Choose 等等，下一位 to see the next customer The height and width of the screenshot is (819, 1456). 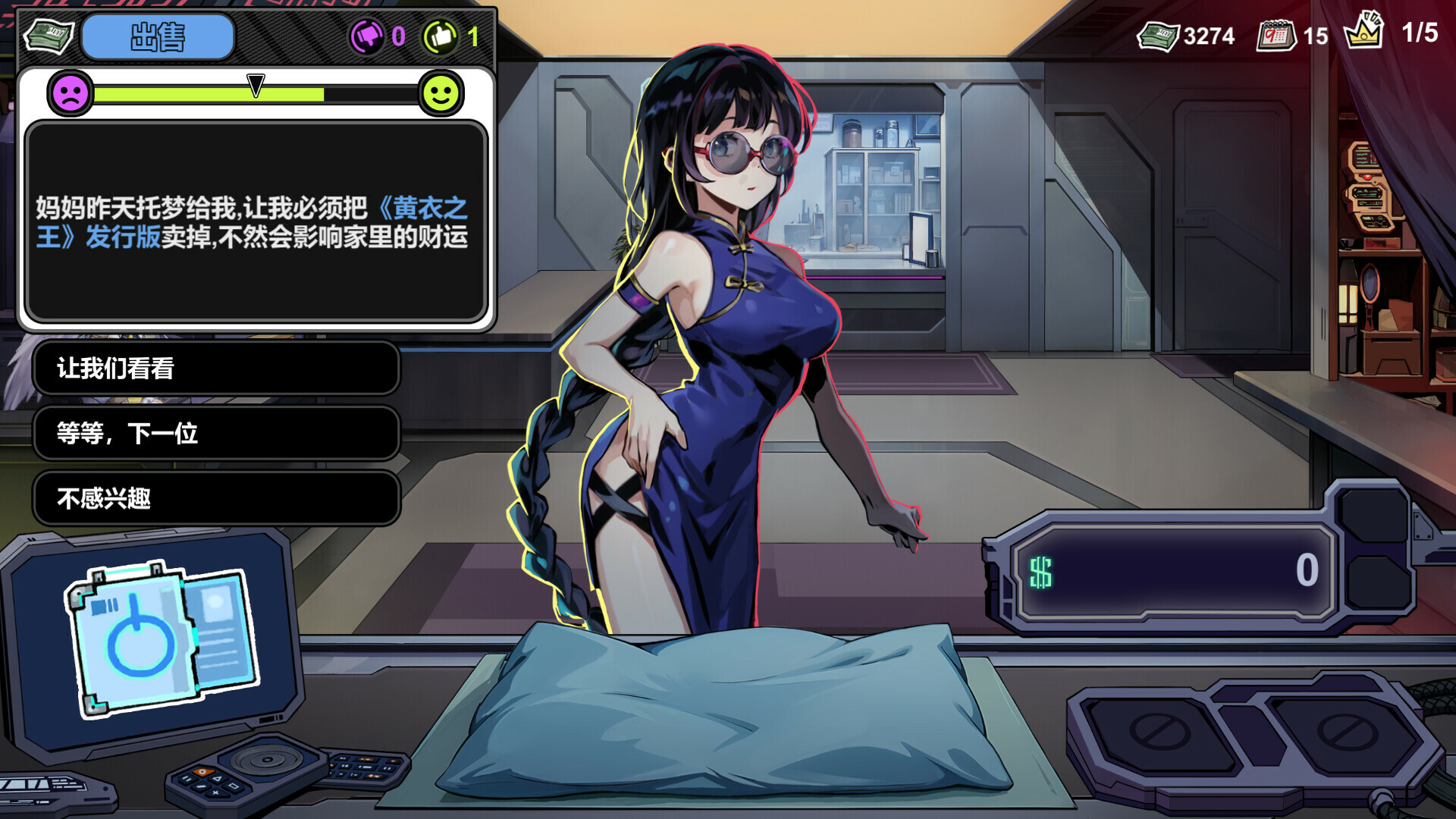(216, 434)
